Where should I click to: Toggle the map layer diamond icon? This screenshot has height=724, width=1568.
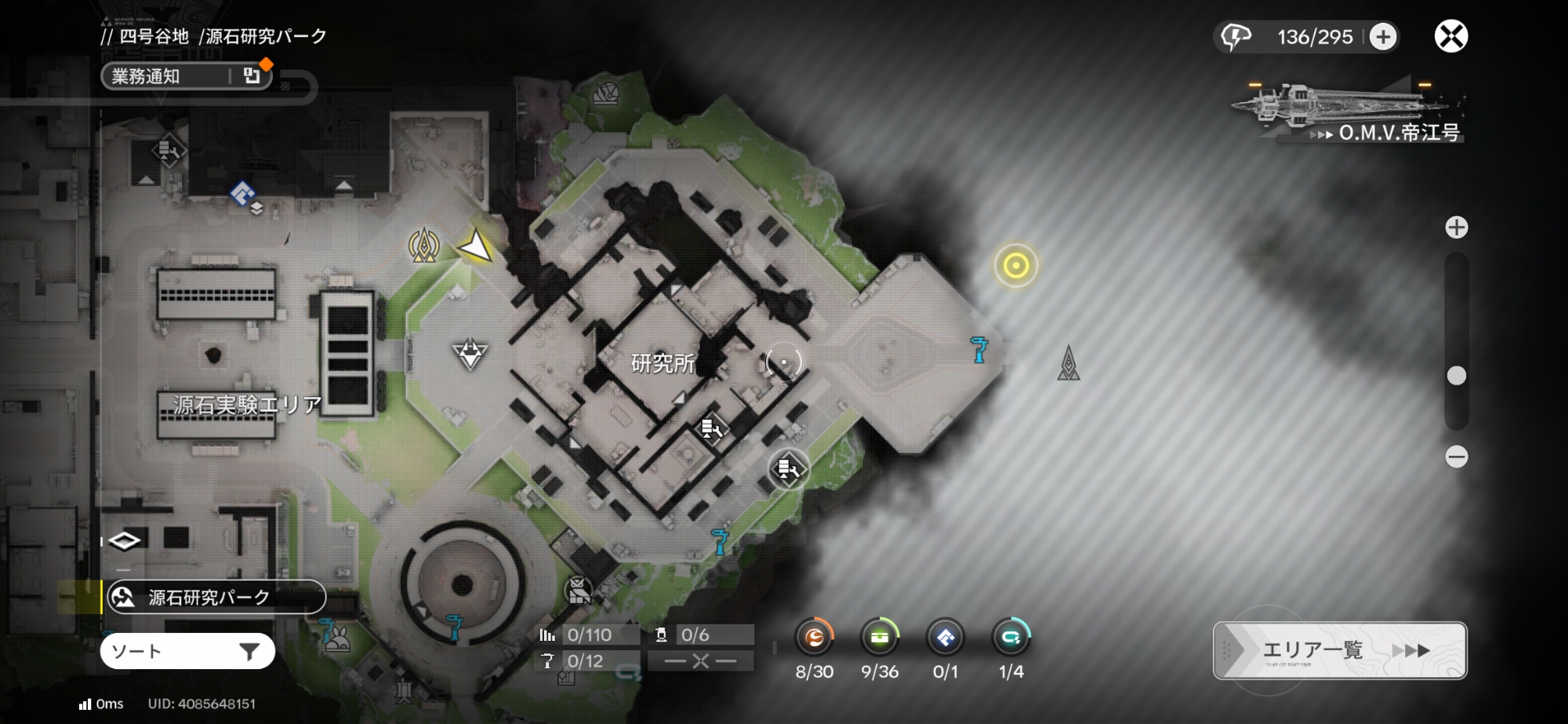(124, 541)
